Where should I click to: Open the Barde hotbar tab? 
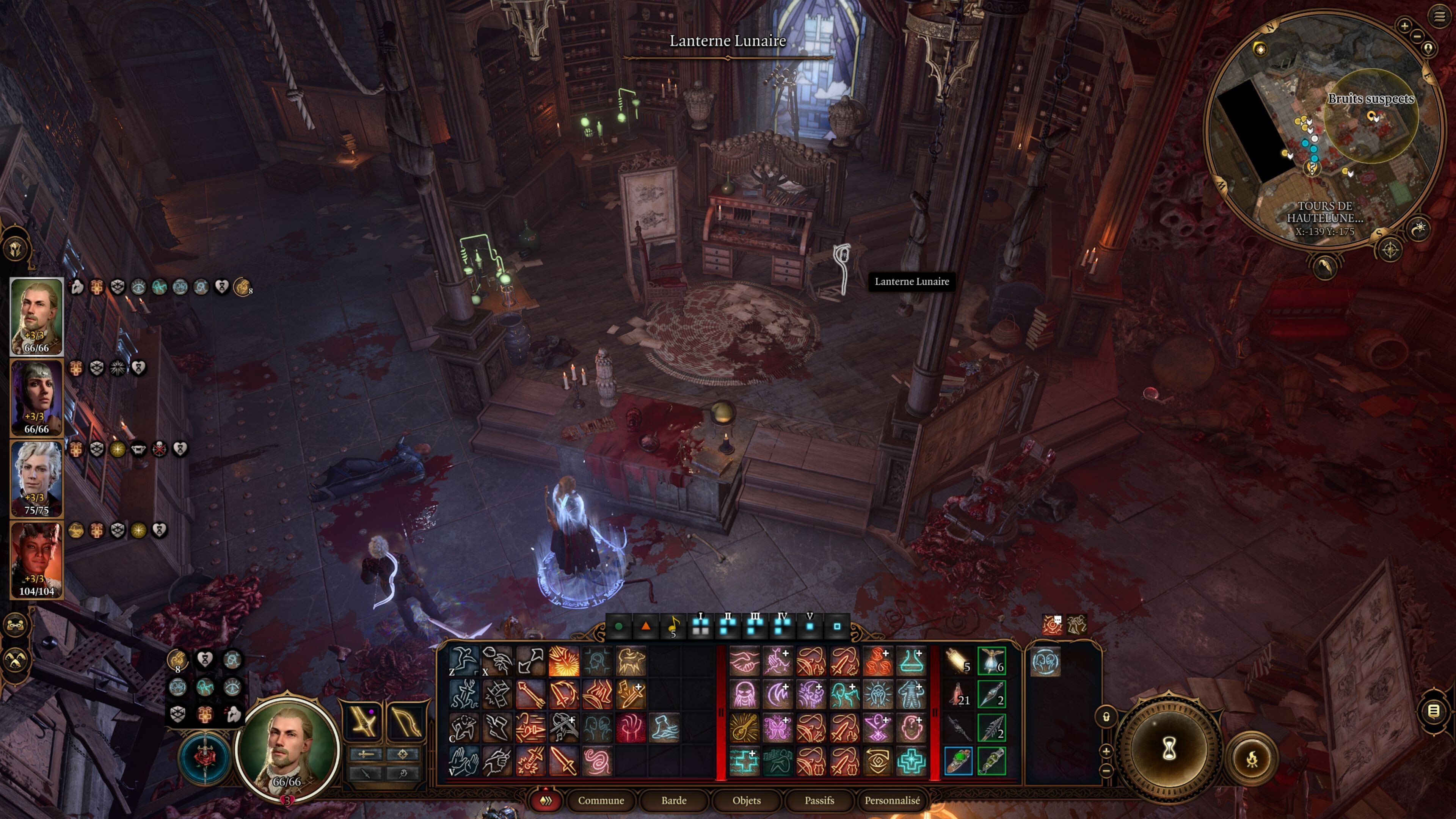point(674,800)
